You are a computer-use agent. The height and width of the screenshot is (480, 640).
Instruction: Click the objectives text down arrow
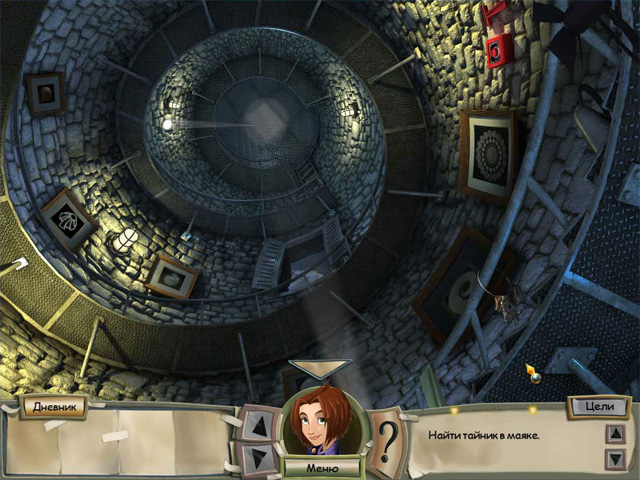pos(616,458)
